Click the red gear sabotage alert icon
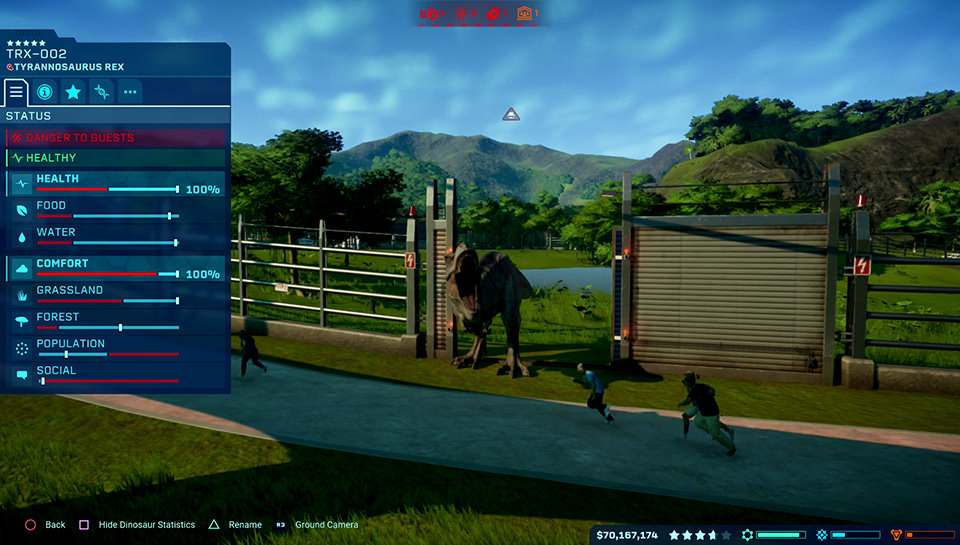This screenshot has width=960, height=545. click(x=492, y=13)
